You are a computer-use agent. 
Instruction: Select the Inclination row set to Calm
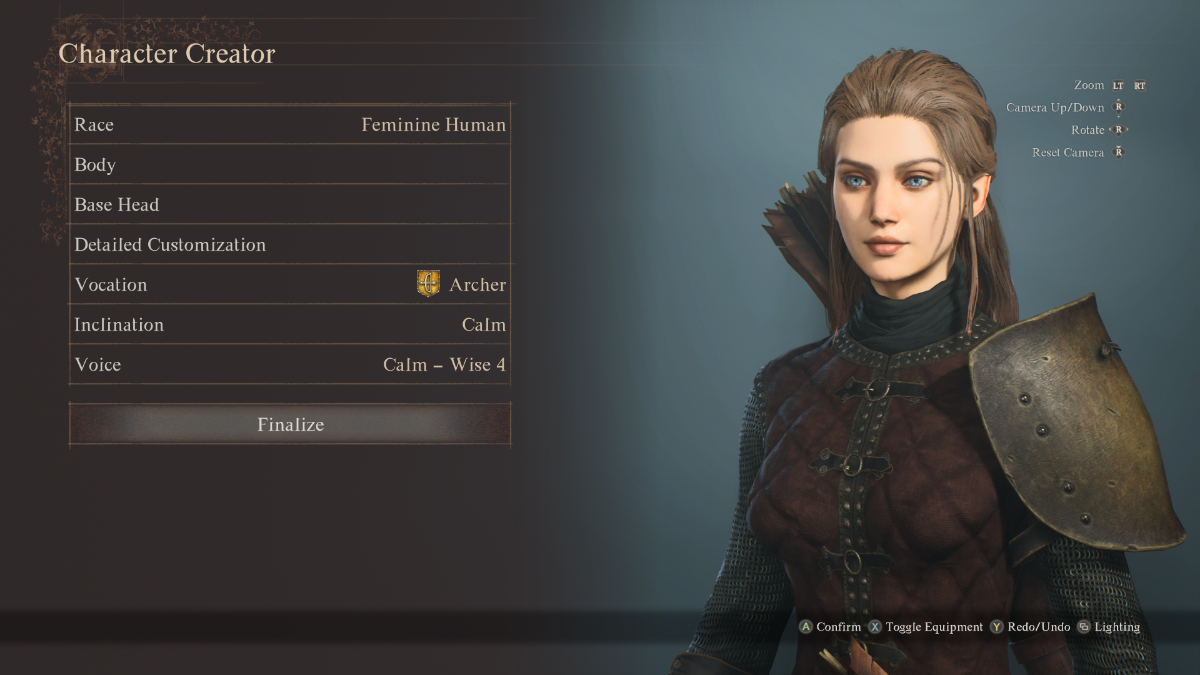tap(290, 325)
